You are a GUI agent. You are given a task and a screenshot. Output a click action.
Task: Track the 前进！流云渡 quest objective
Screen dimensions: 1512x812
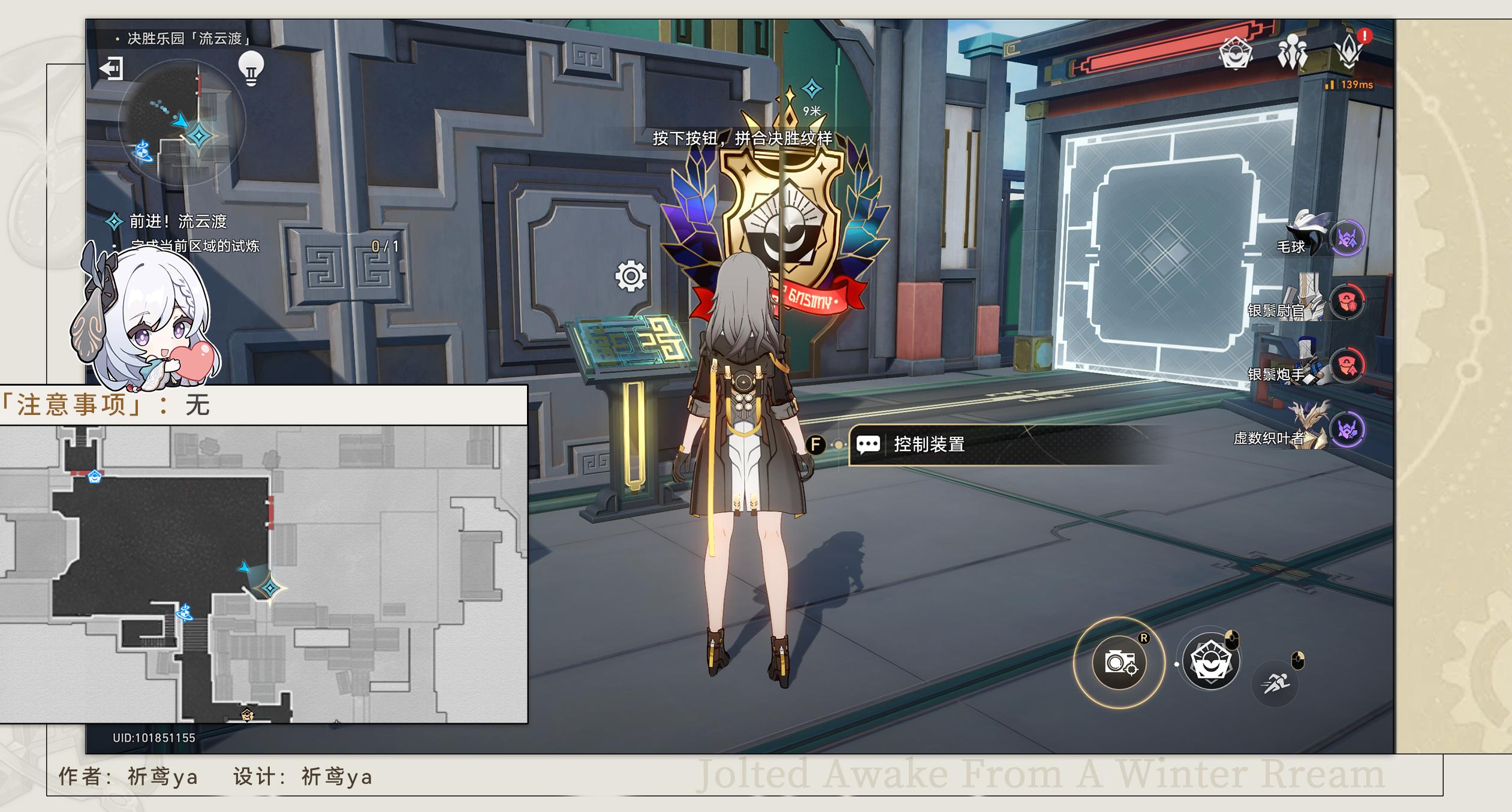click(x=178, y=222)
